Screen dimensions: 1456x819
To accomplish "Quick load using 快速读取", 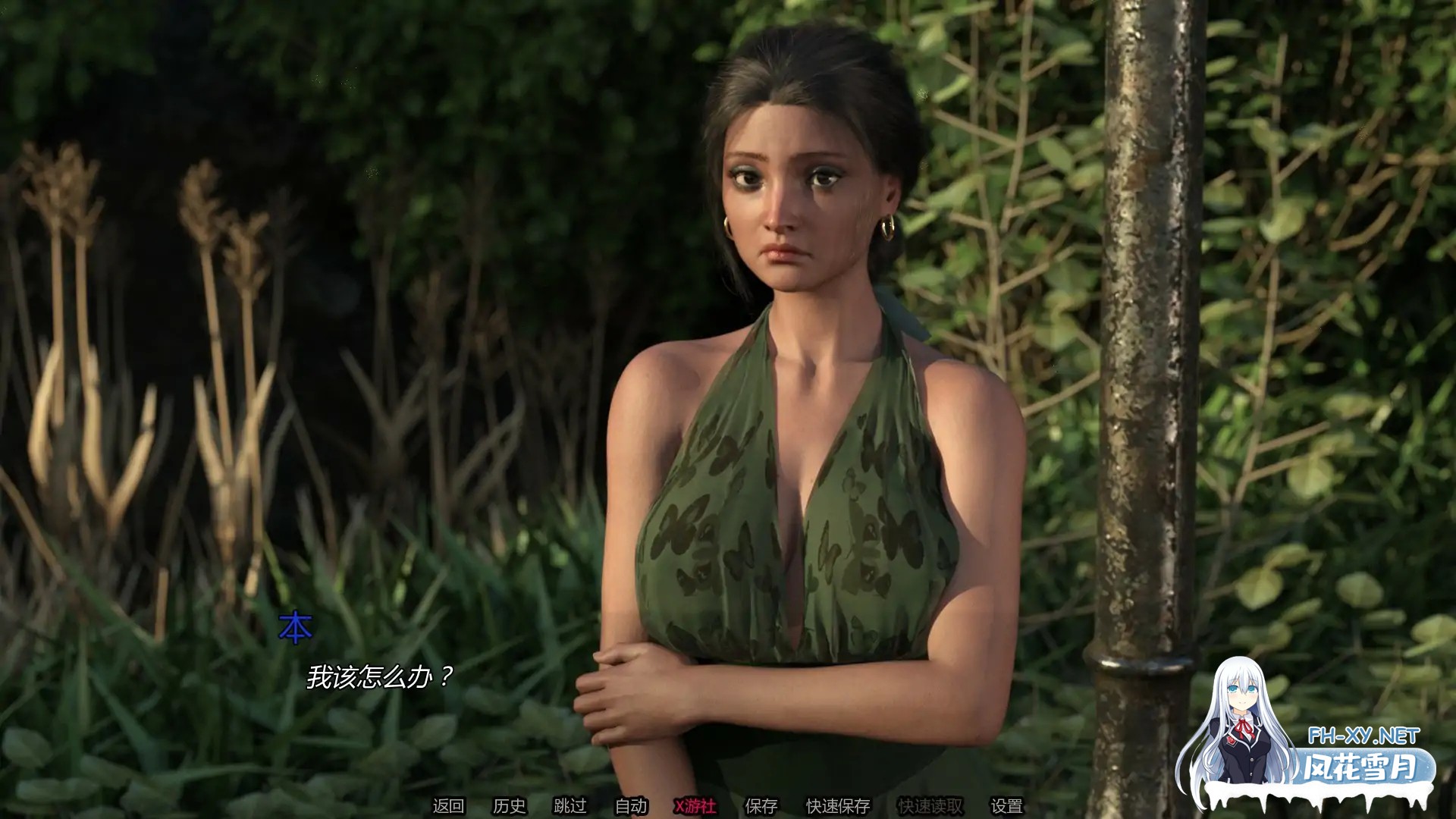I will (932, 806).
